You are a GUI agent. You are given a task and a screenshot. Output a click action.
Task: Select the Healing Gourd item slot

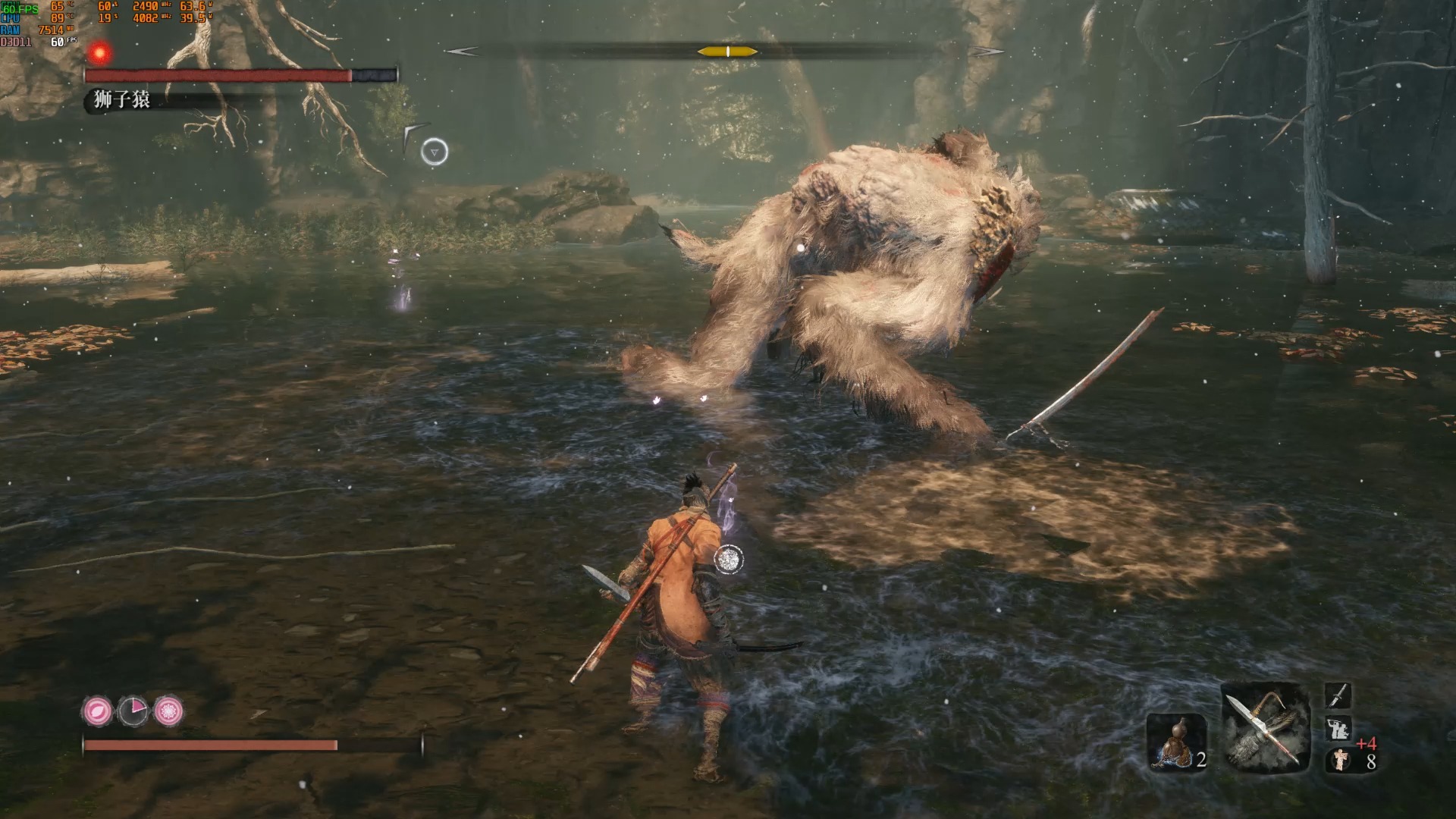point(1176,742)
